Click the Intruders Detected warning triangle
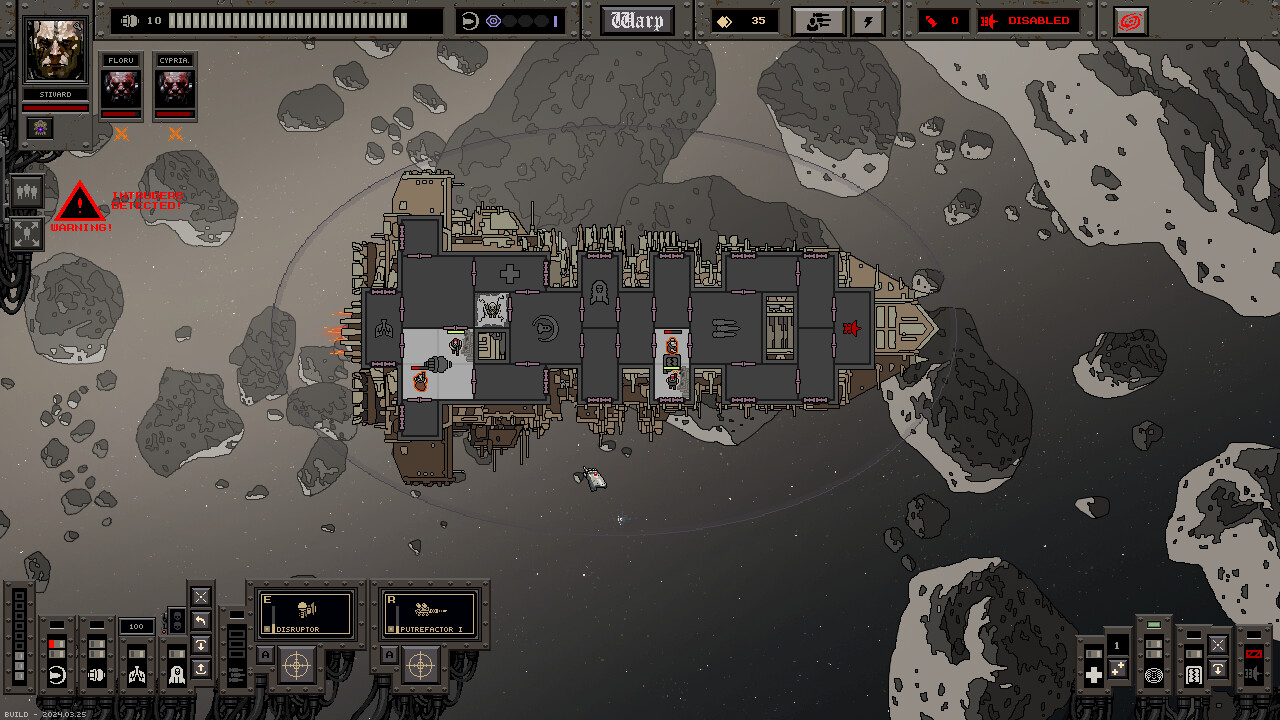The image size is (1280, 720). pyautogui.click(x=79, y=201)
